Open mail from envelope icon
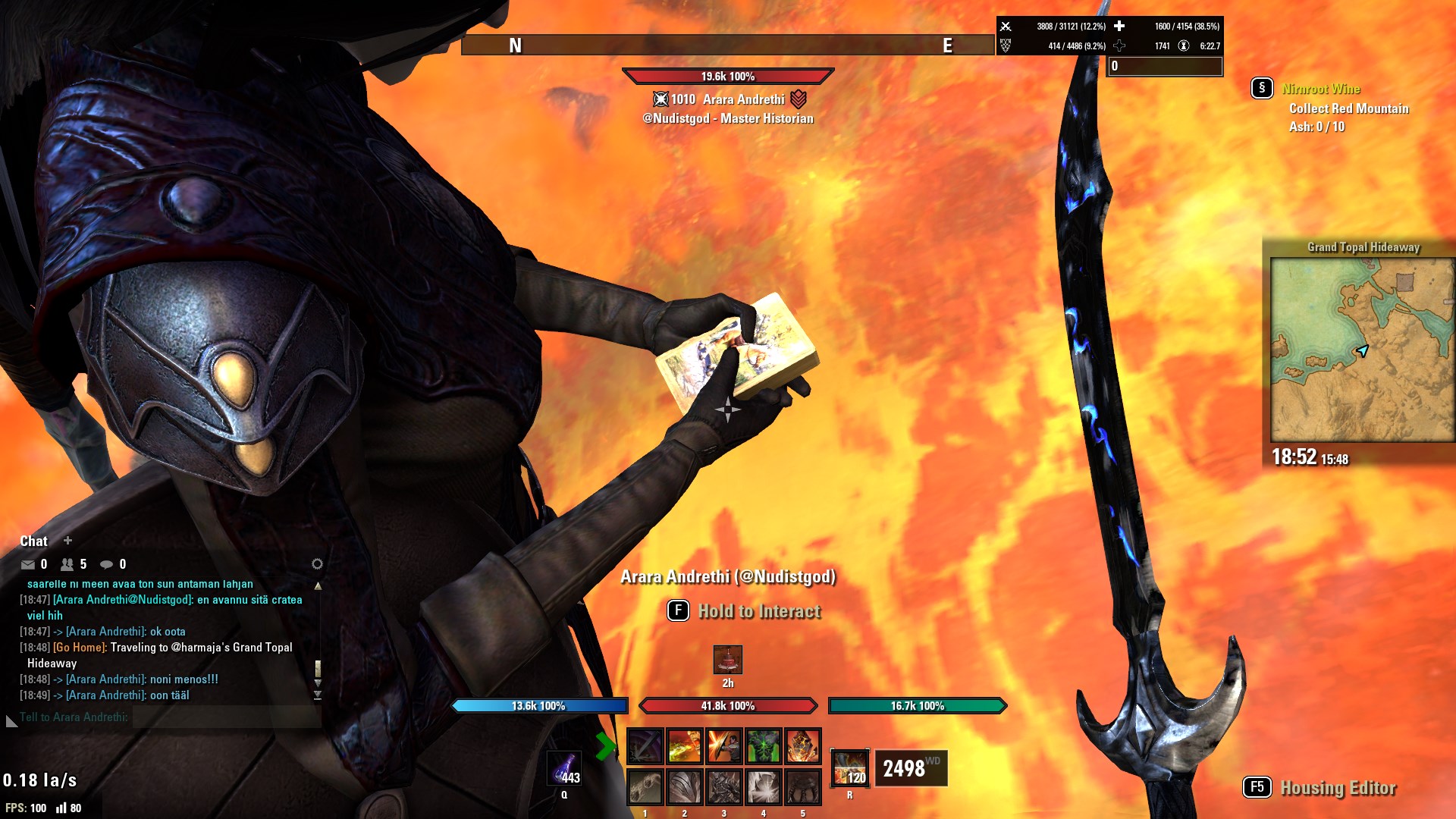1456x819 pixels. click(28, 564)
